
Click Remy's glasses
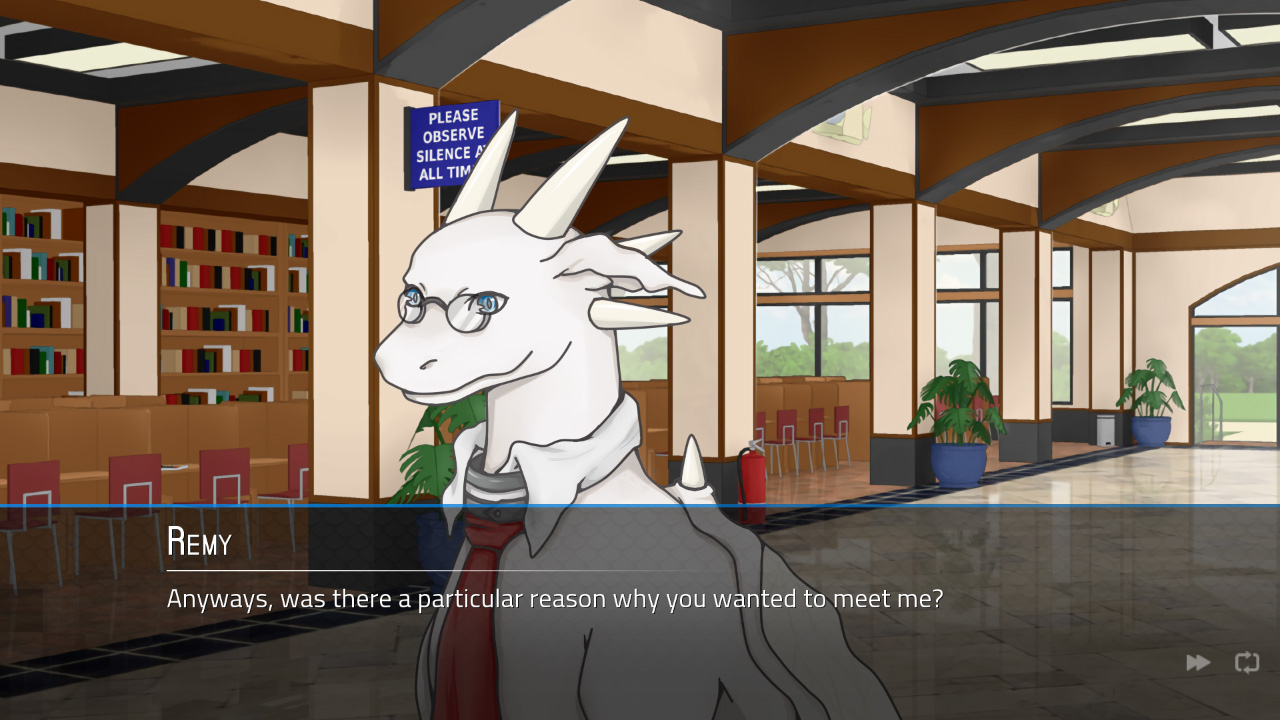pos(449,302)
